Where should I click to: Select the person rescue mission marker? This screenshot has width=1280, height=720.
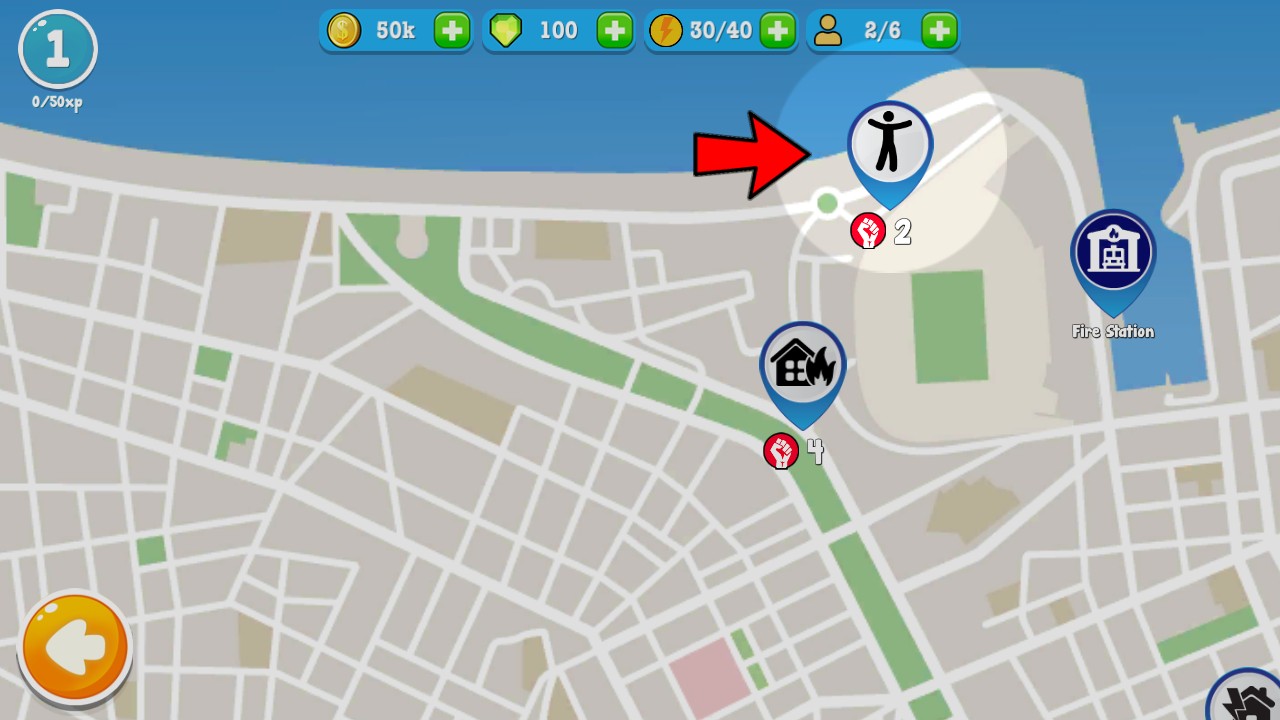pos(889,145)
